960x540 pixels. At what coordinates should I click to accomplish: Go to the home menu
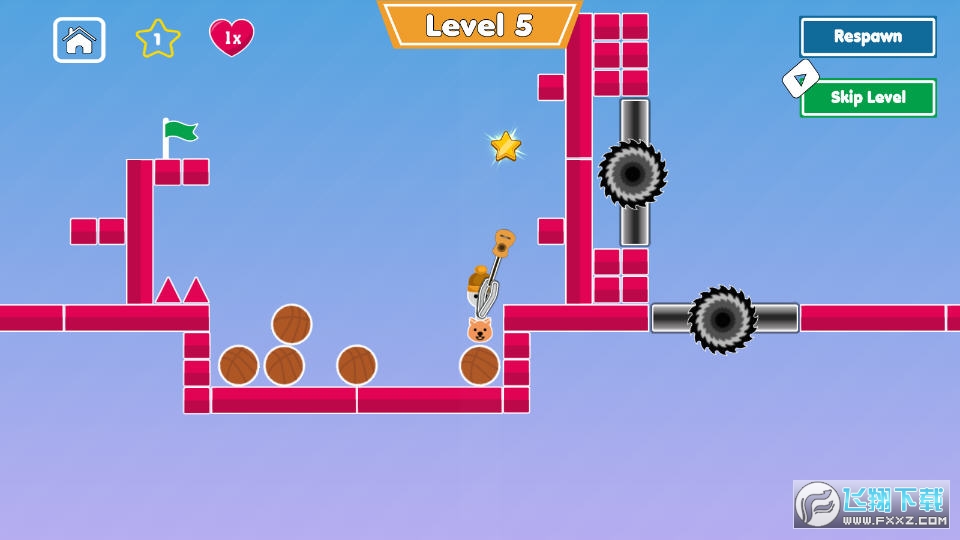click(79, 40)
